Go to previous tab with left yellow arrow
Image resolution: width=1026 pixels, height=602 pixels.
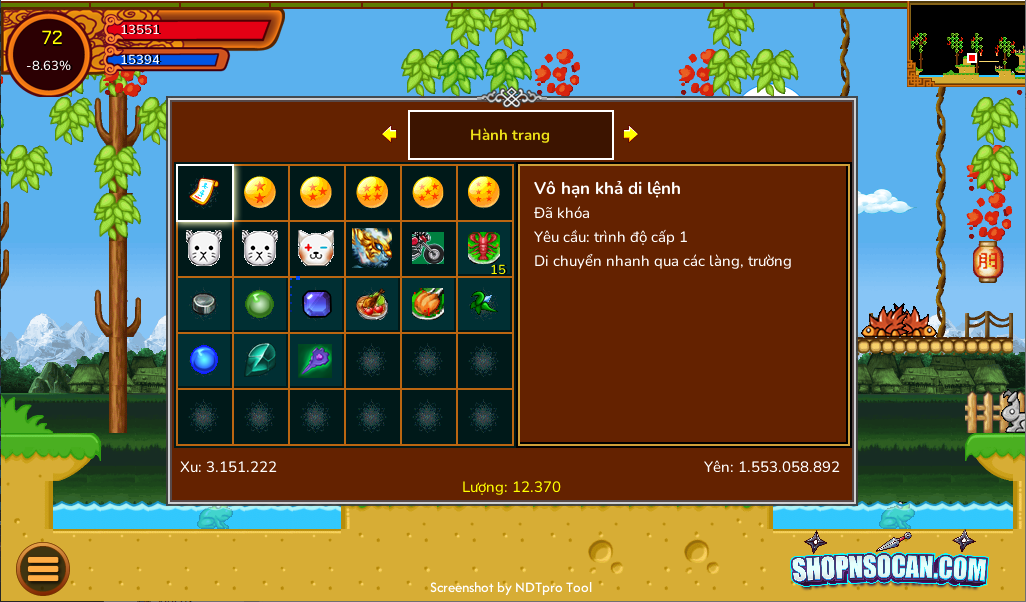pyautogui.click(x=389, y=134)
